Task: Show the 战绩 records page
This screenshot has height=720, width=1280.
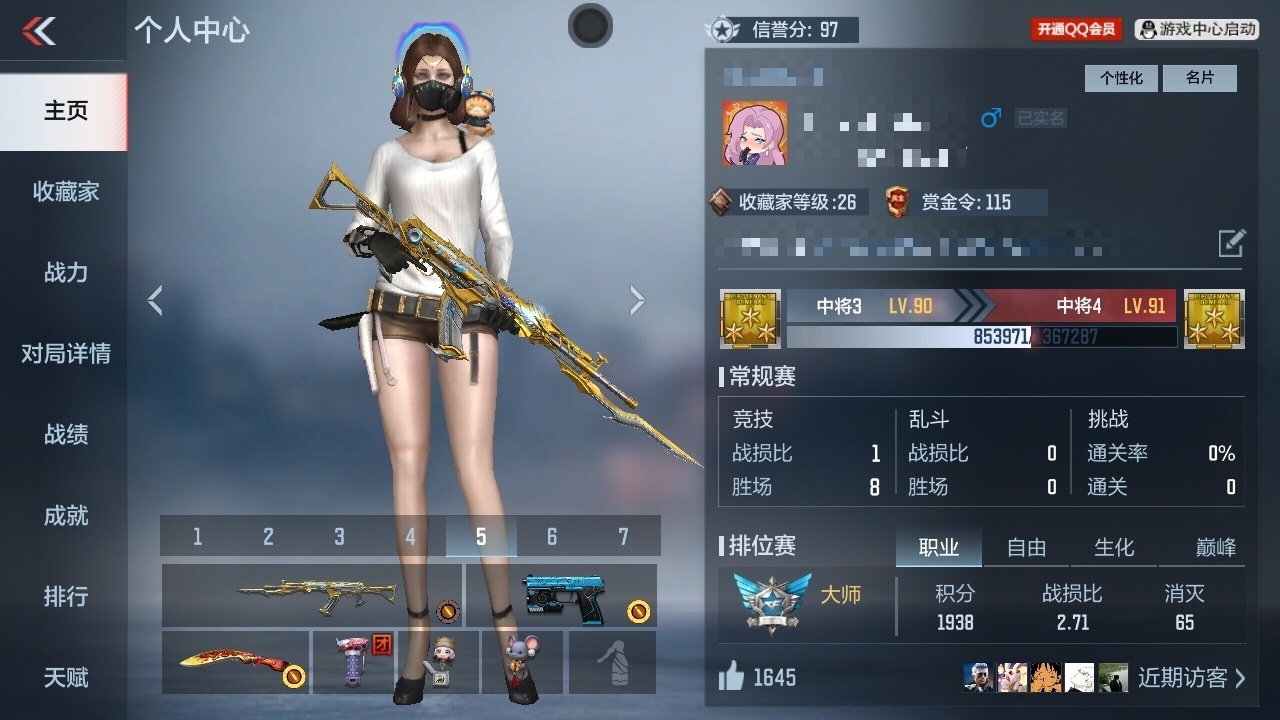Action: pos(65,434)
